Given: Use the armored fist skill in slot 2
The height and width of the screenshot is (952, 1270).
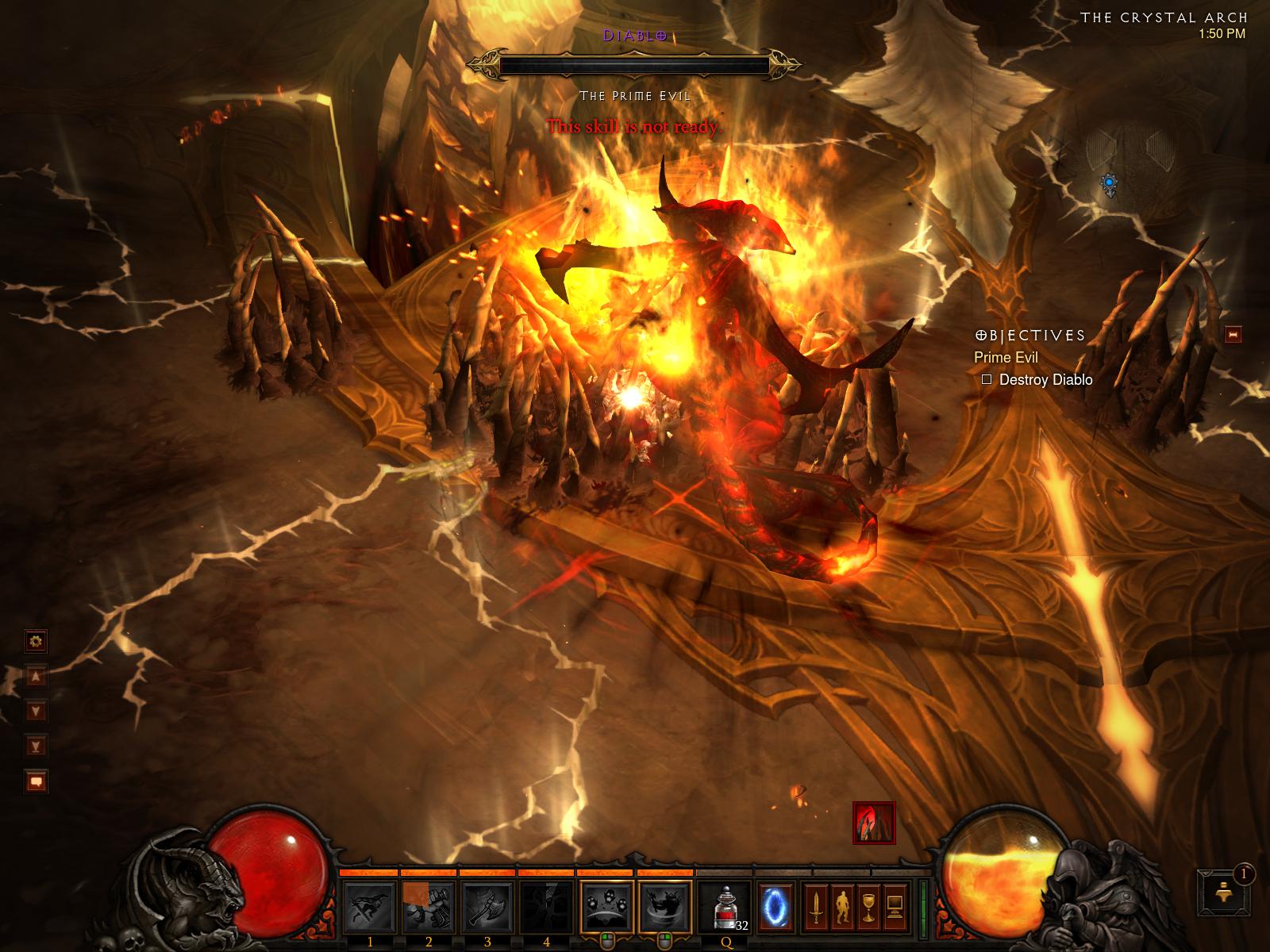Looking at the screenshot, I should pyautogui.click(x=429, y=906).
